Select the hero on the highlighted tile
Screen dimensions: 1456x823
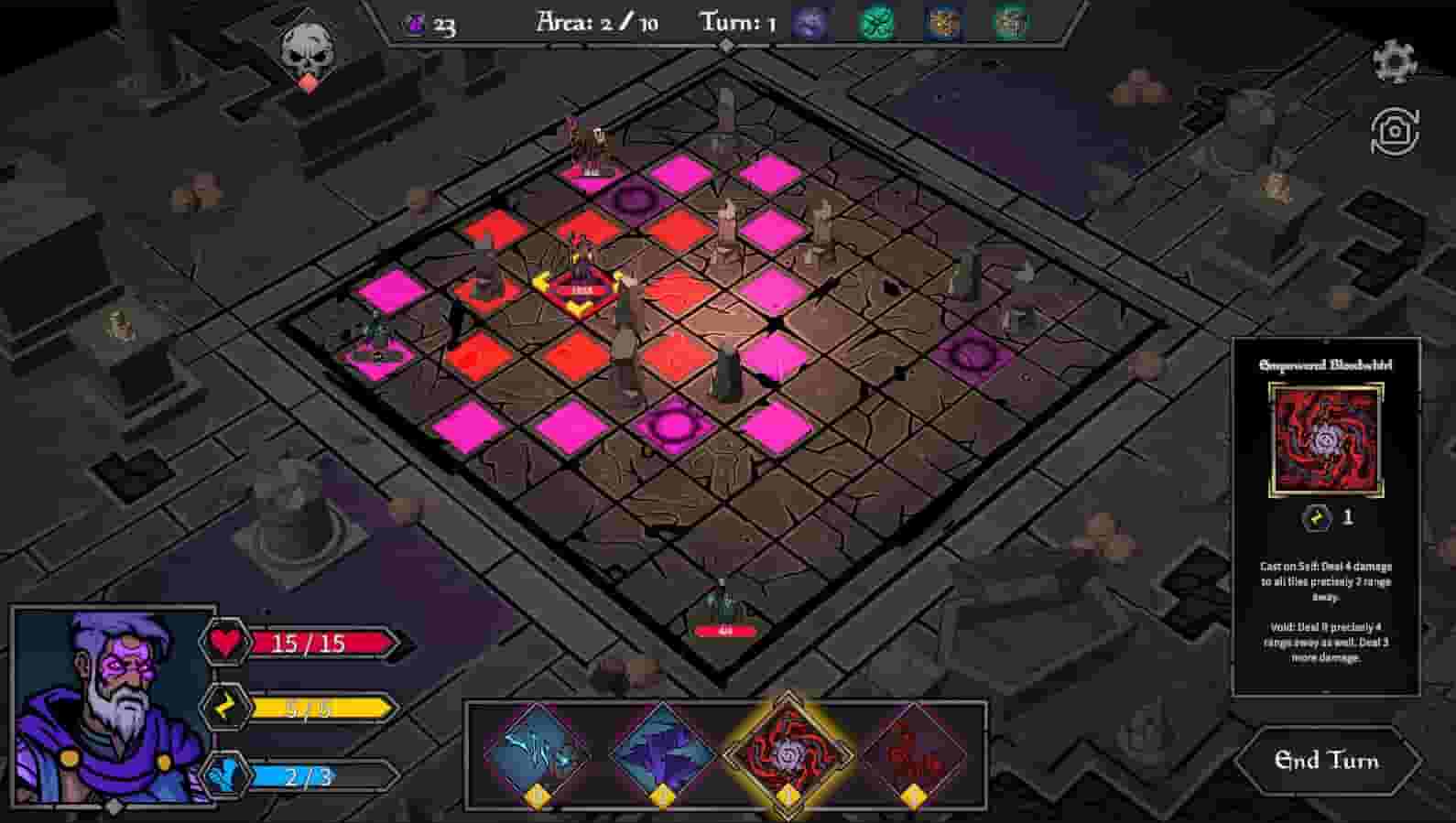coord(581,265)
